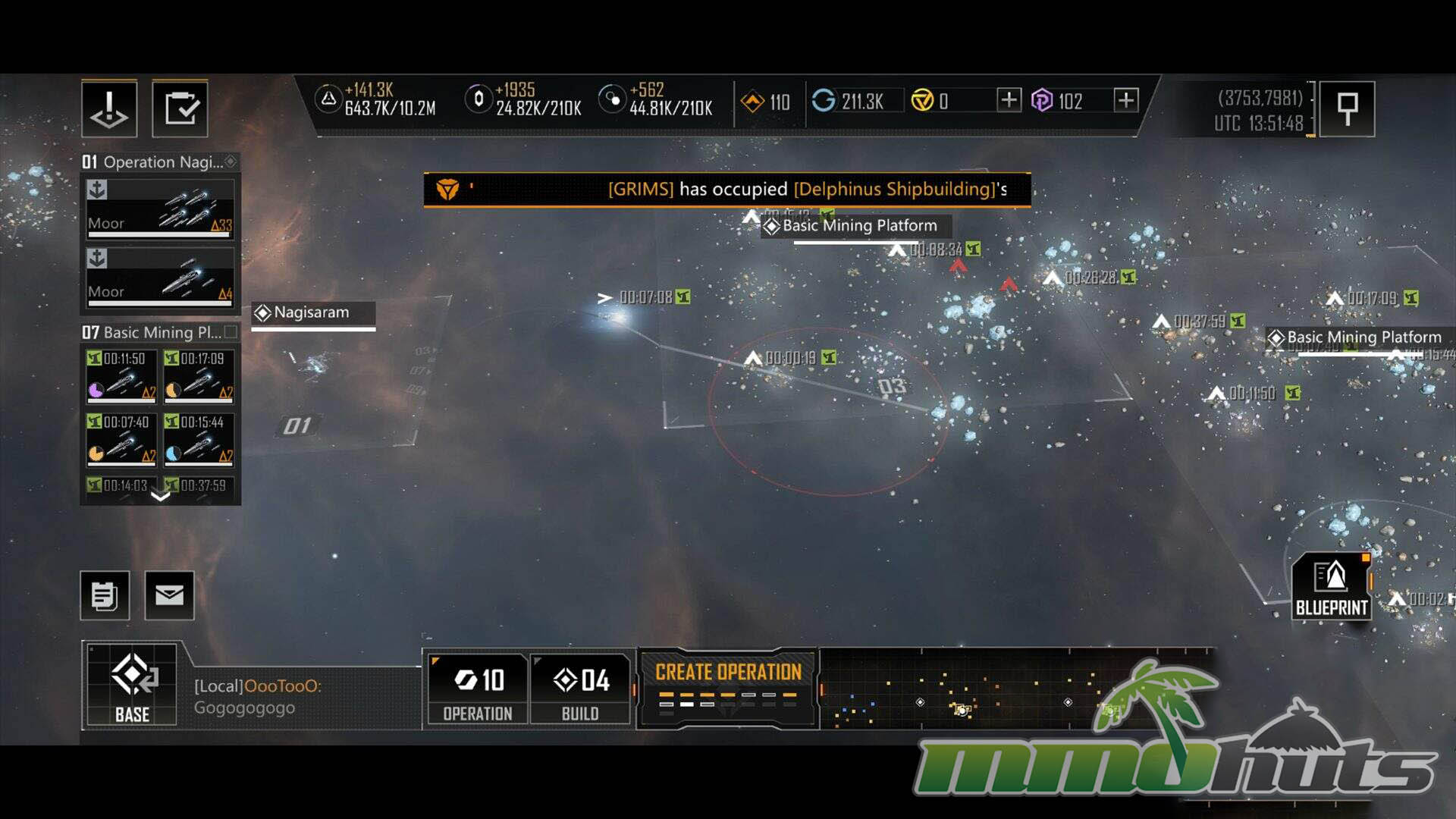Open the Operation list showing 10
The image size is (1456, 819).
pos(478,689)
